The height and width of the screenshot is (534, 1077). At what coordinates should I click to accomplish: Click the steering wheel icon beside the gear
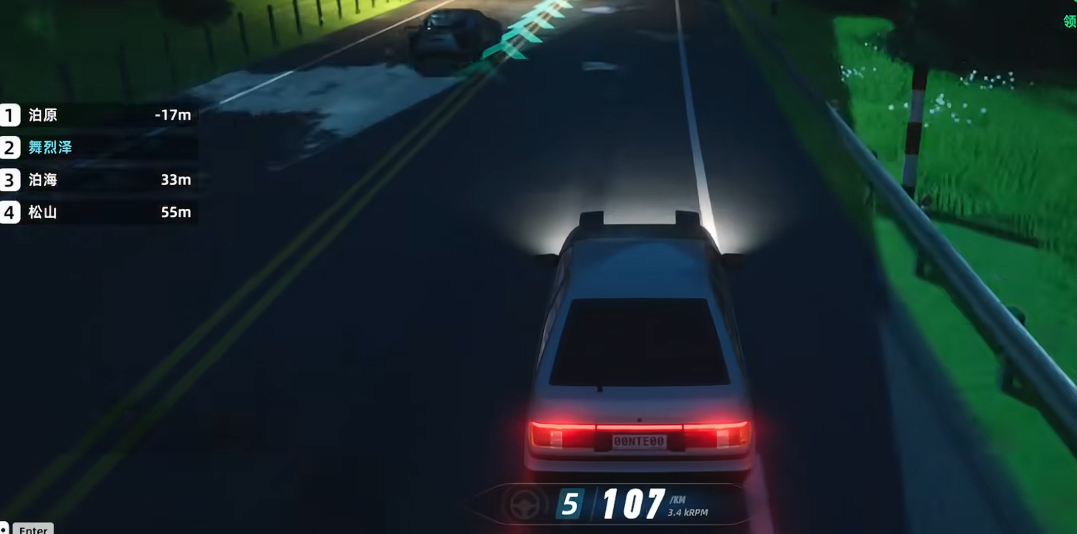tap(526, 505)
